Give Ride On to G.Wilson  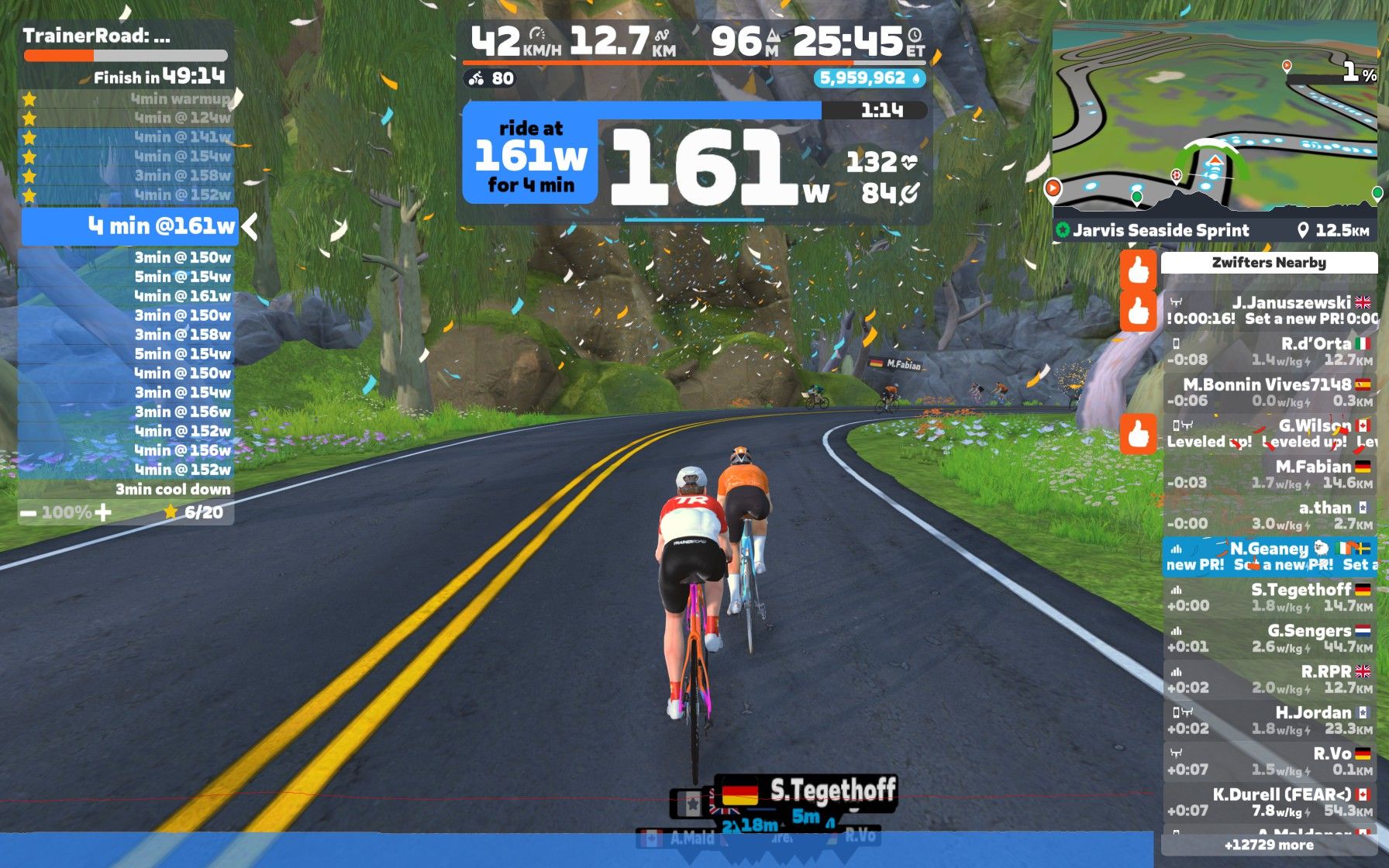point(1138,434)
